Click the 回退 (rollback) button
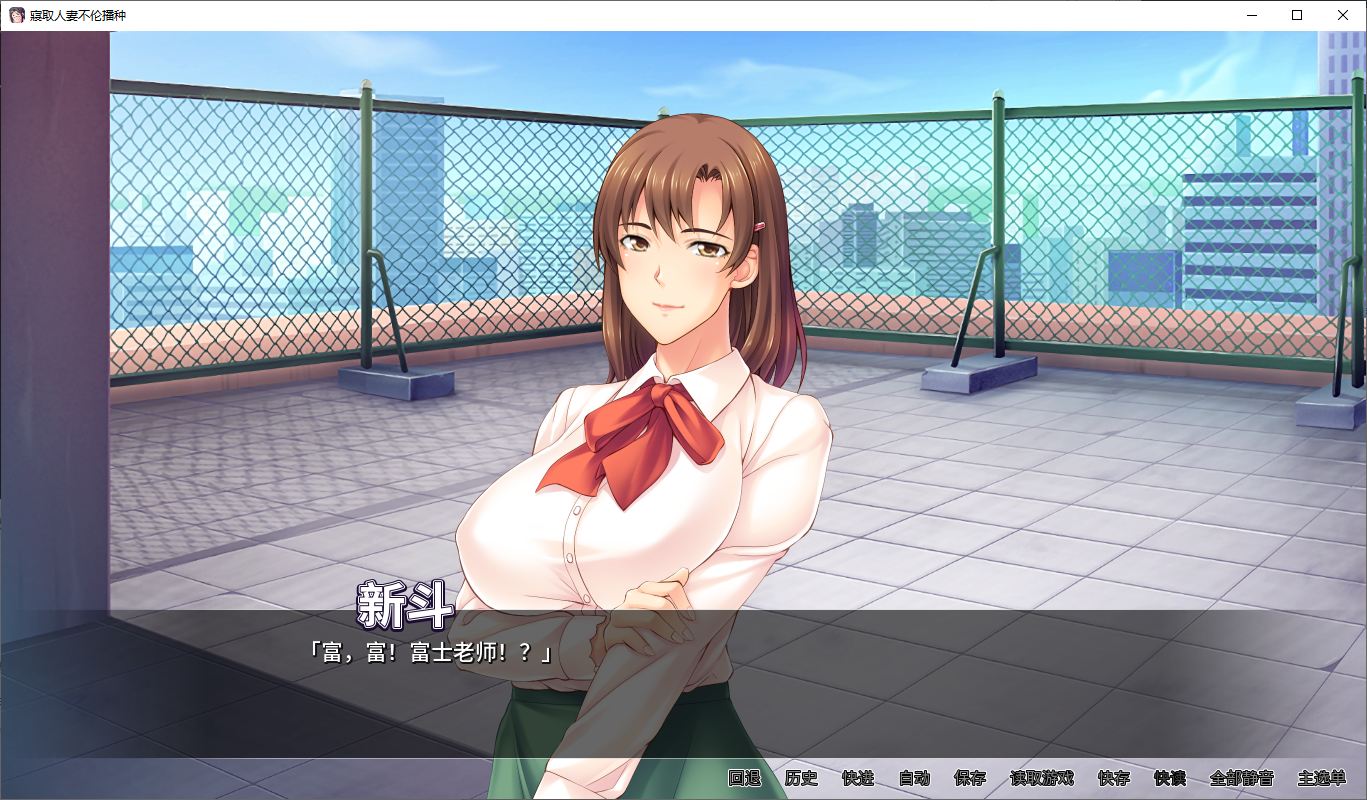This screenshot has width=1367, height=800. pos(745,778)
